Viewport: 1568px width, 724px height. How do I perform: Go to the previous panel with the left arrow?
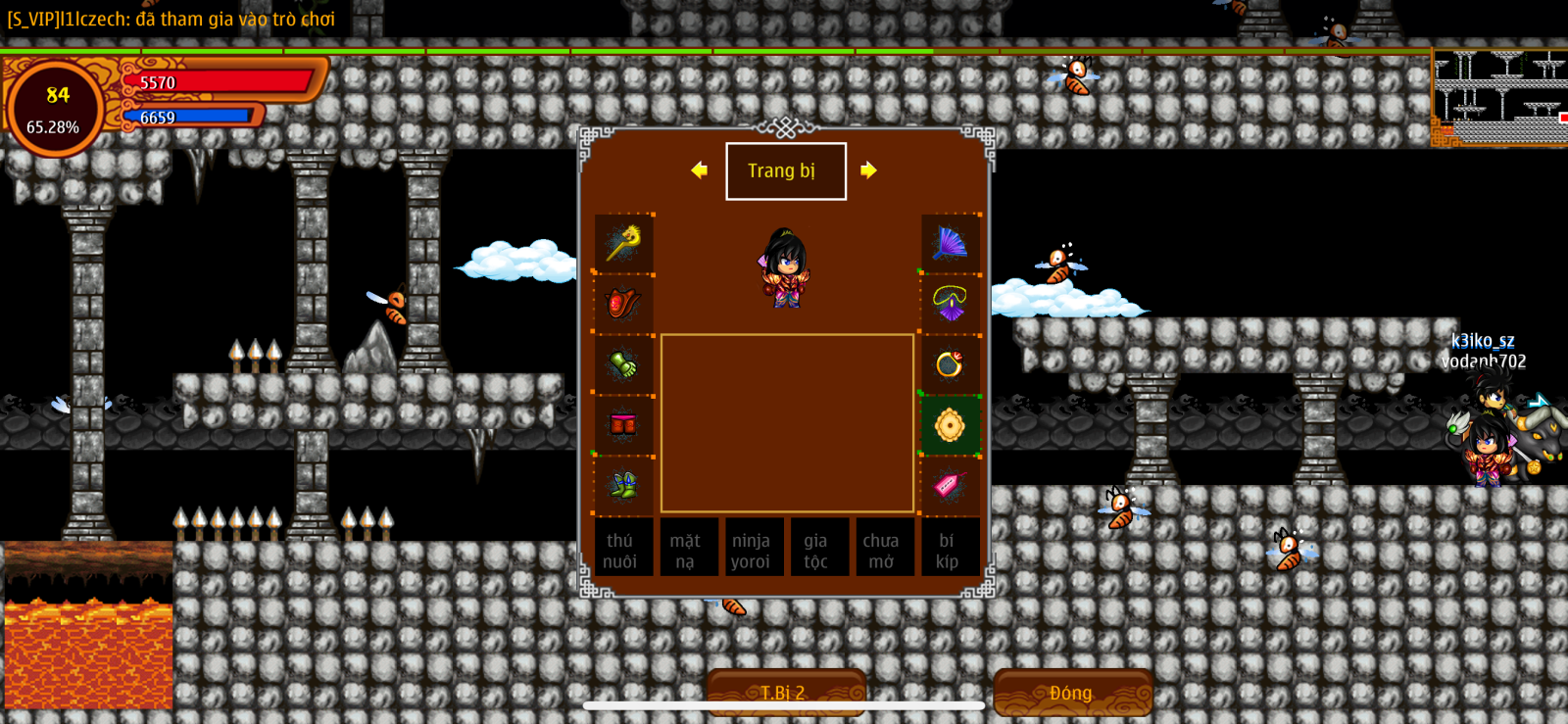tap(699, 170)
